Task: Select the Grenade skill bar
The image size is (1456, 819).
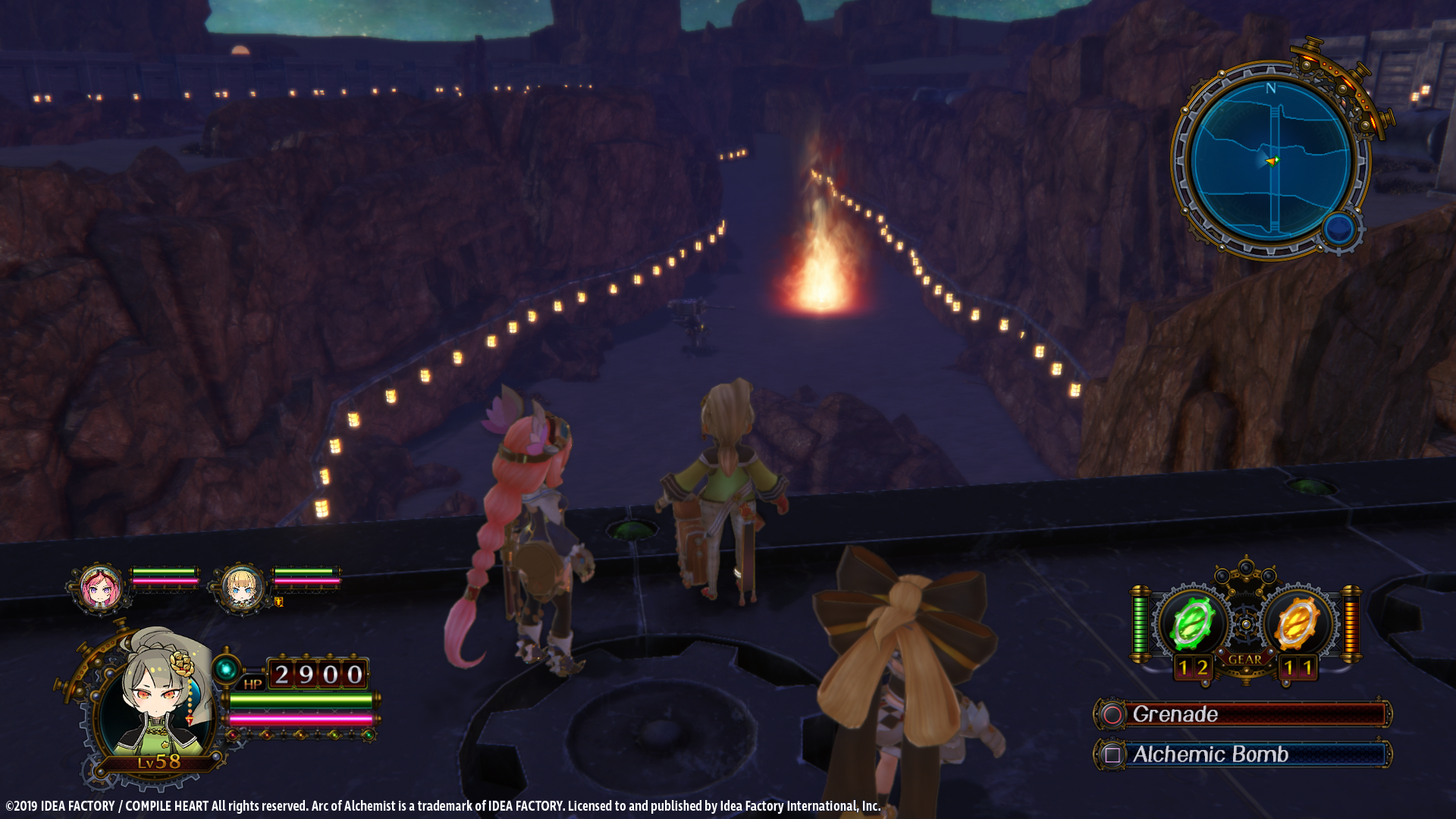Action: (x=1244, y=714)
